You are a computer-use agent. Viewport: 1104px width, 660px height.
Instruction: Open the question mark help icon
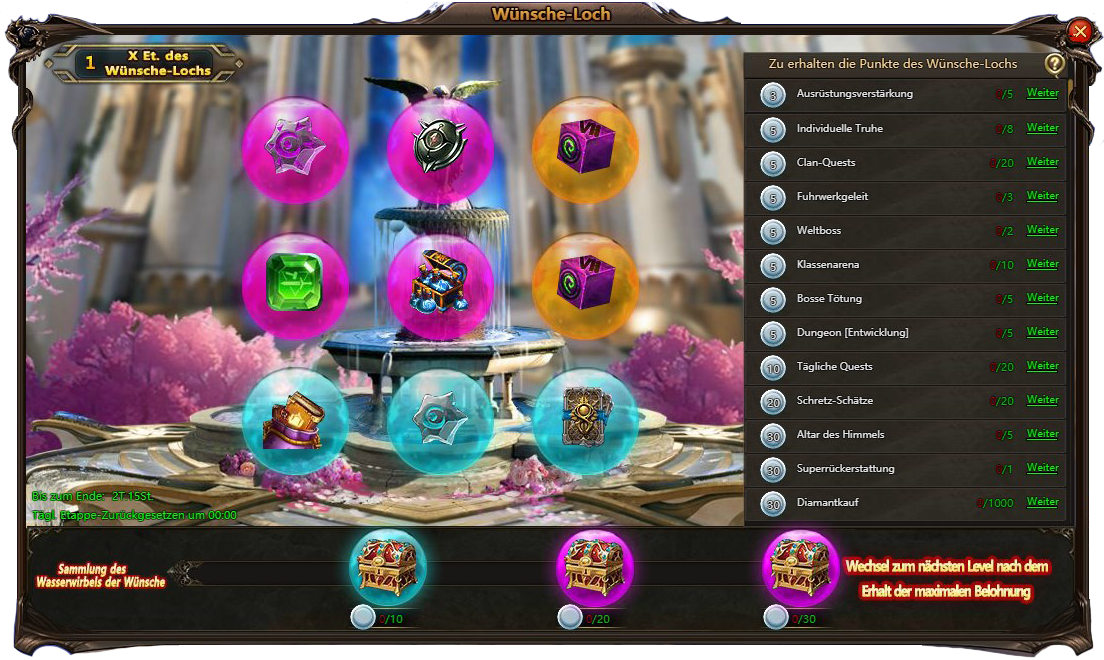click(x=1054, y=64)
